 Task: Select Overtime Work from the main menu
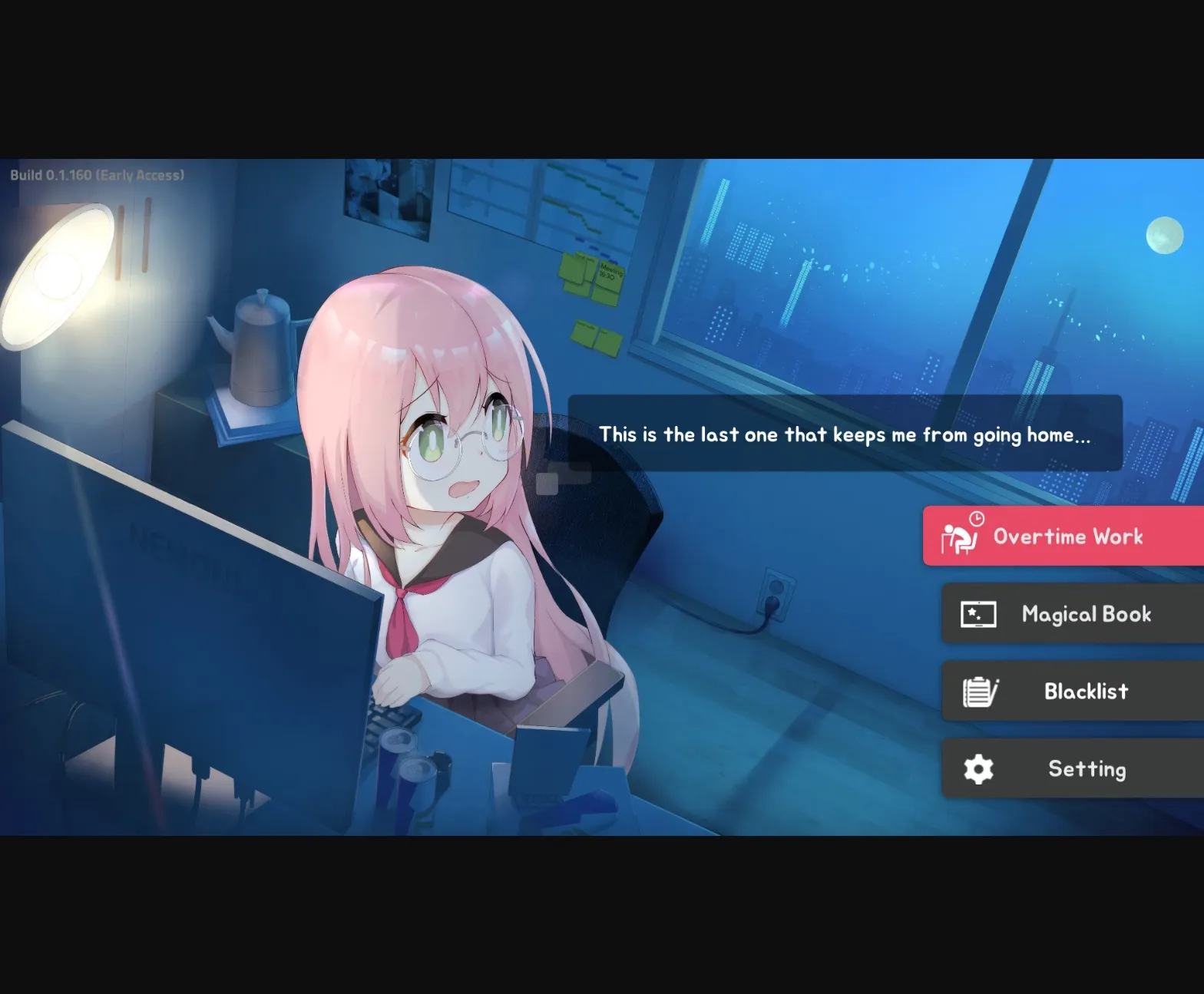click(1067, 537)
